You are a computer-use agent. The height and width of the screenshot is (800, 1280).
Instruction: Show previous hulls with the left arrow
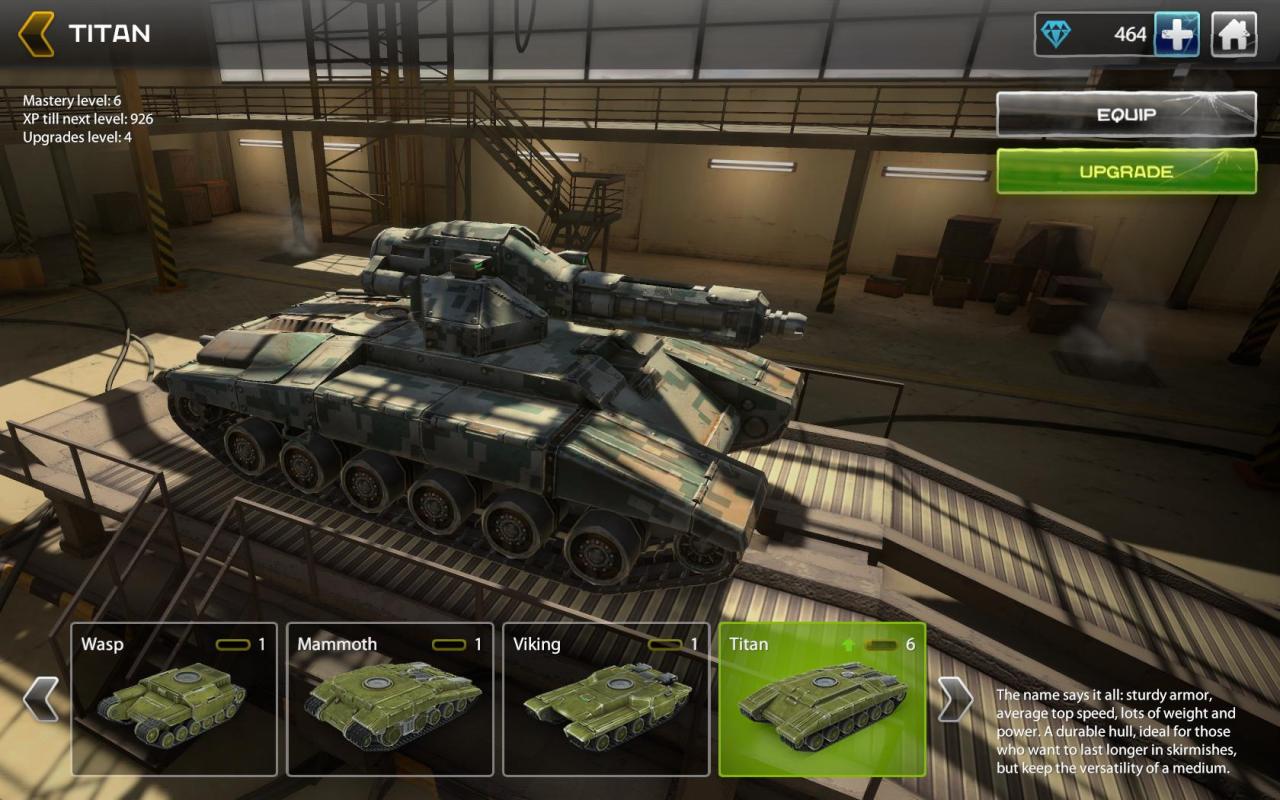point(41,699)
